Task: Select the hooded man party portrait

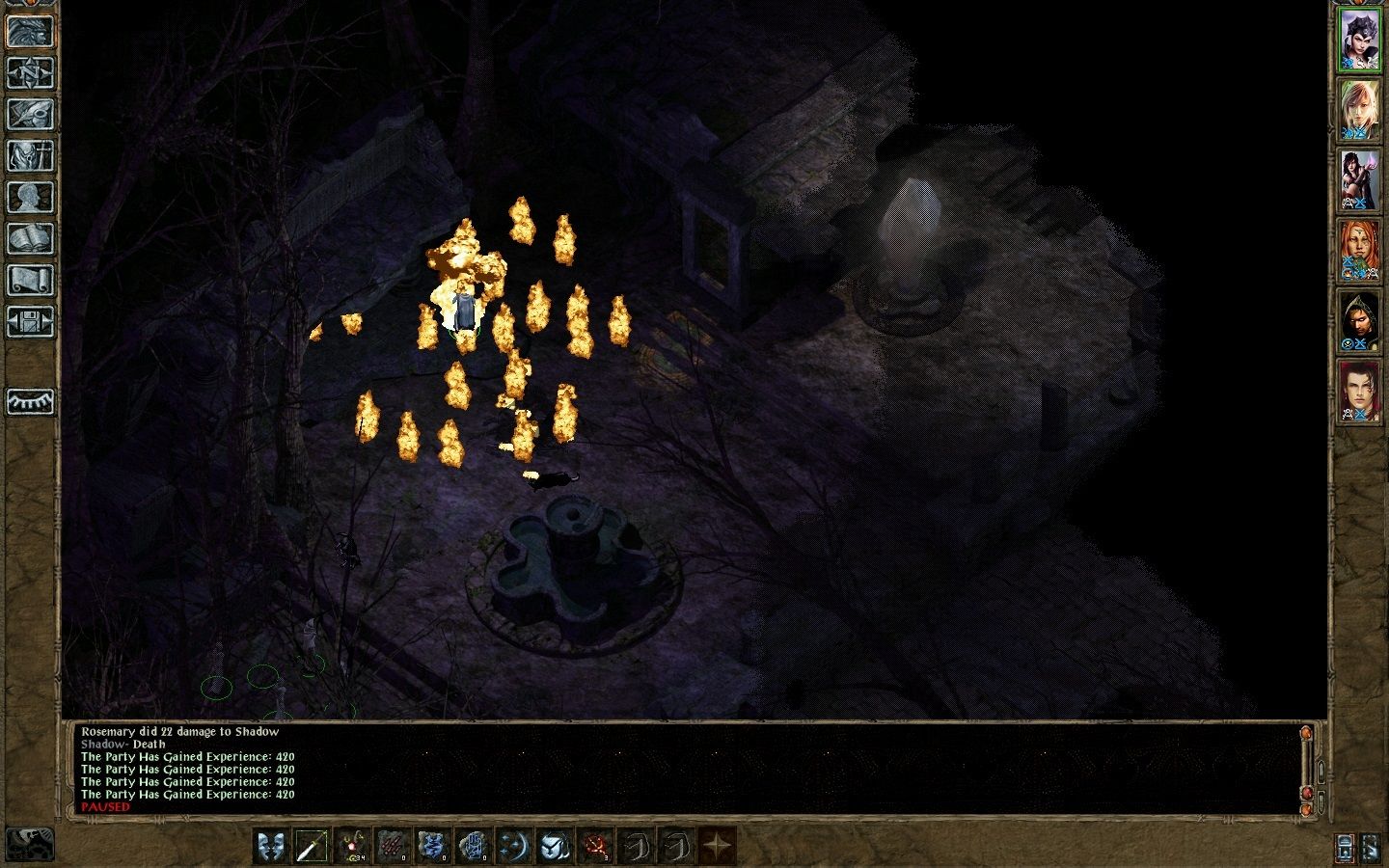Action: (1358, 319)
